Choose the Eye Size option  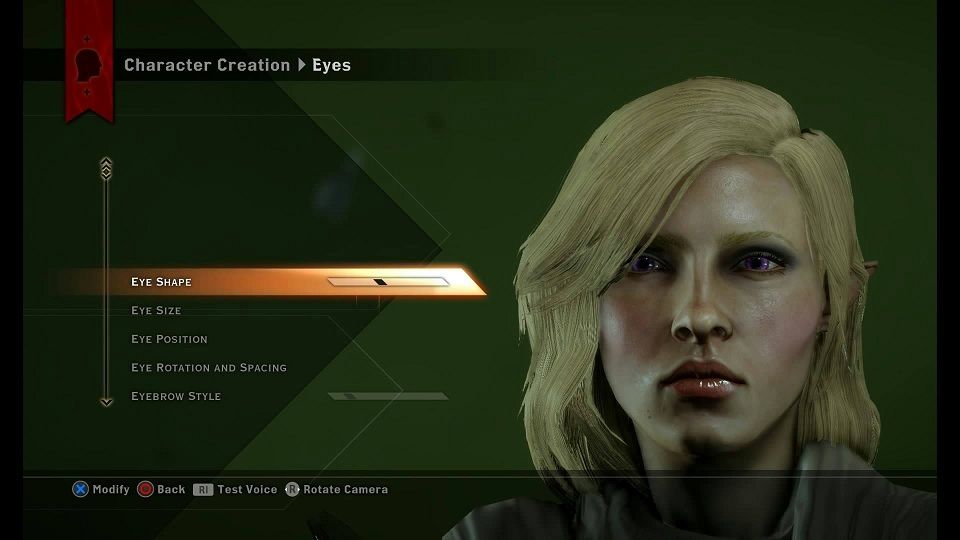point(156,311)
